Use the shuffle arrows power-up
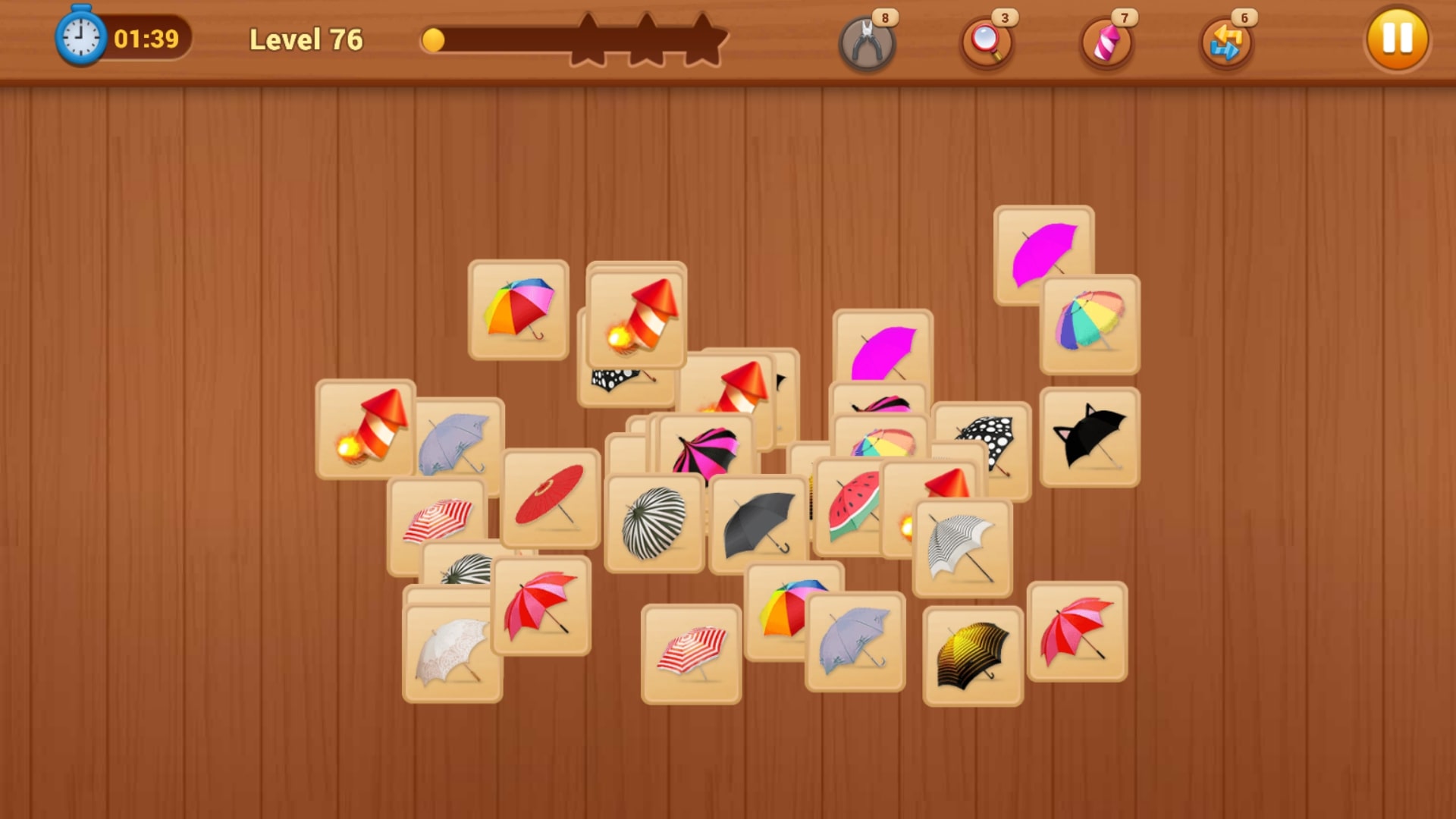Viewport: 1456px width, 819px height. [1227, 43]
